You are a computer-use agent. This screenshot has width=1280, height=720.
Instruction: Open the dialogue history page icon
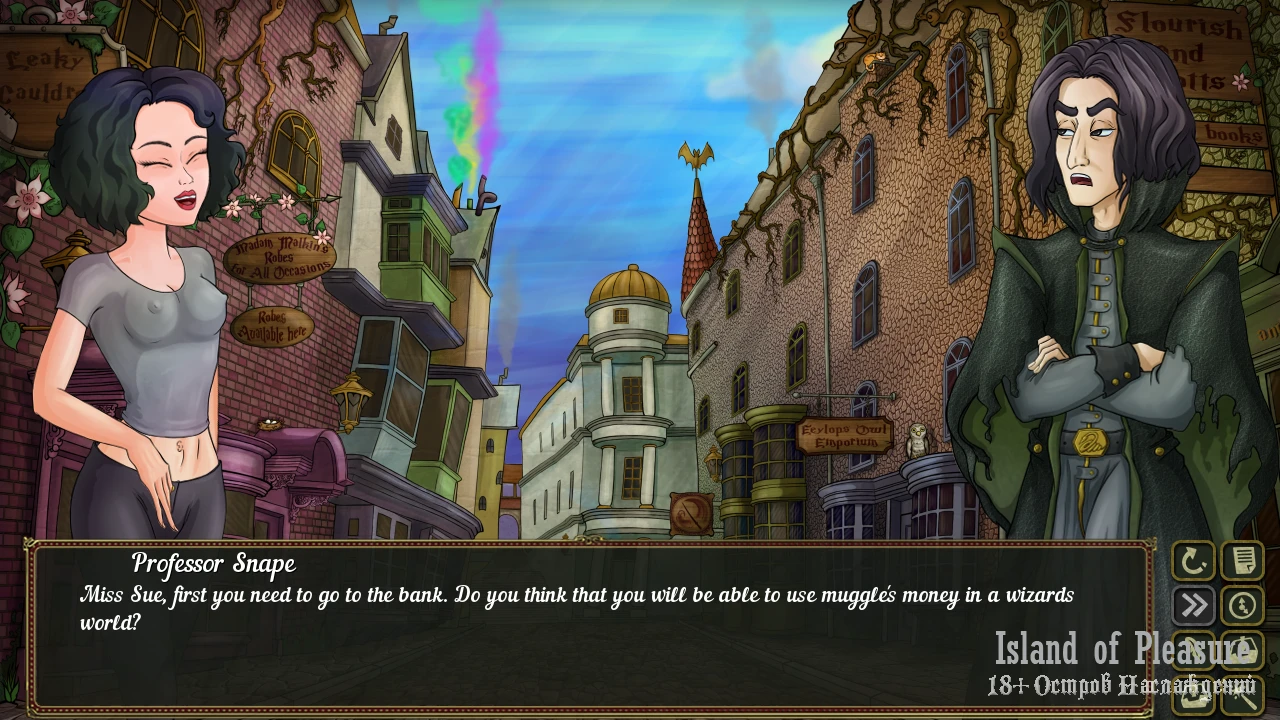(x=1243, y=562)
